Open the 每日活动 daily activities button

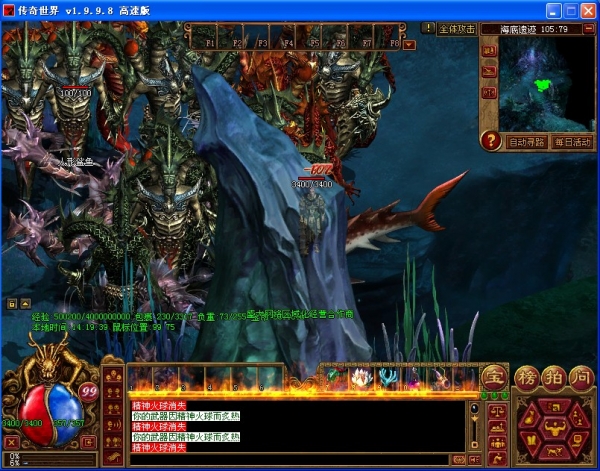click(571, 141)
